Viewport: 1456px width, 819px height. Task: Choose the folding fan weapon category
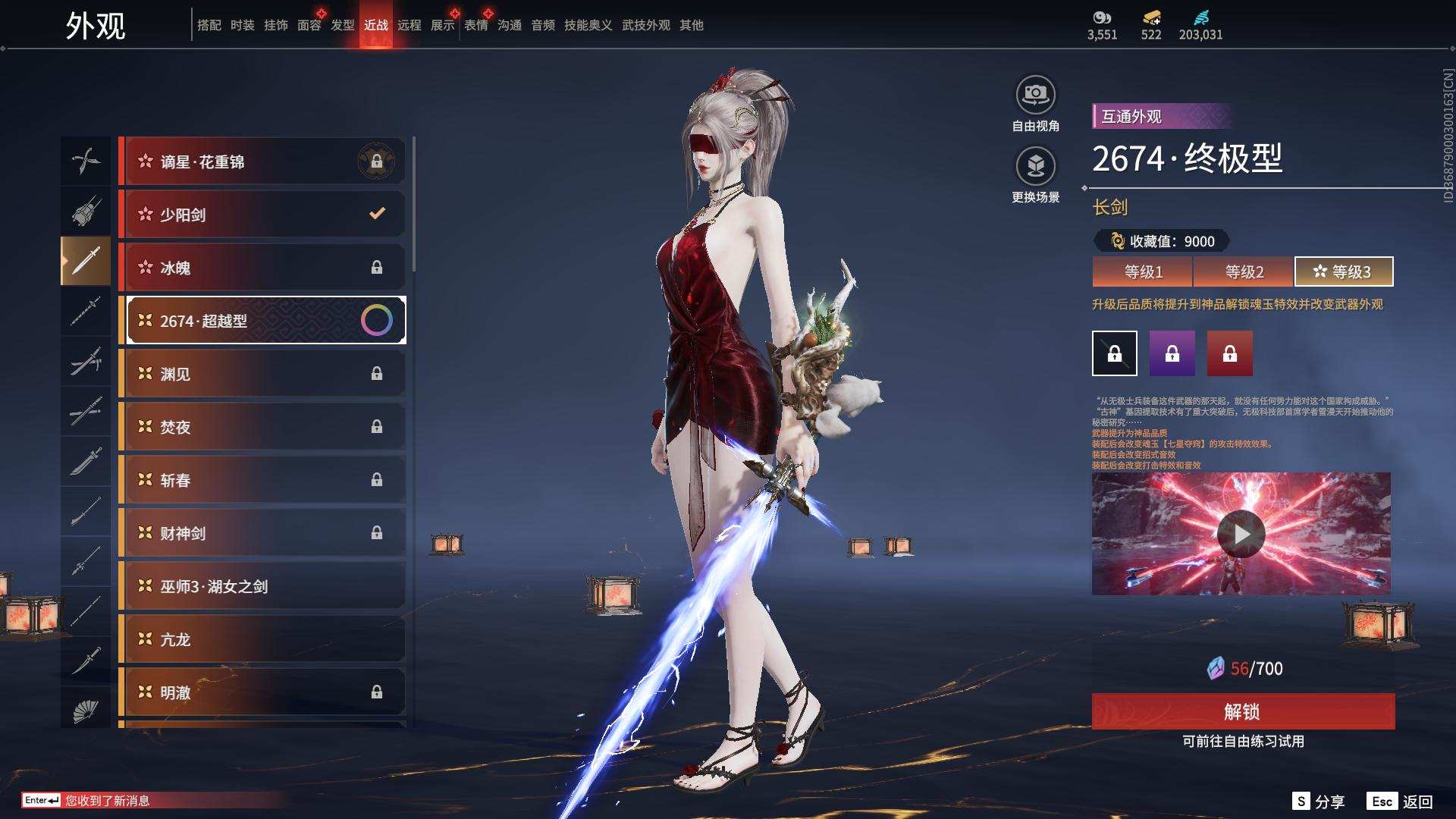point(86,711)
